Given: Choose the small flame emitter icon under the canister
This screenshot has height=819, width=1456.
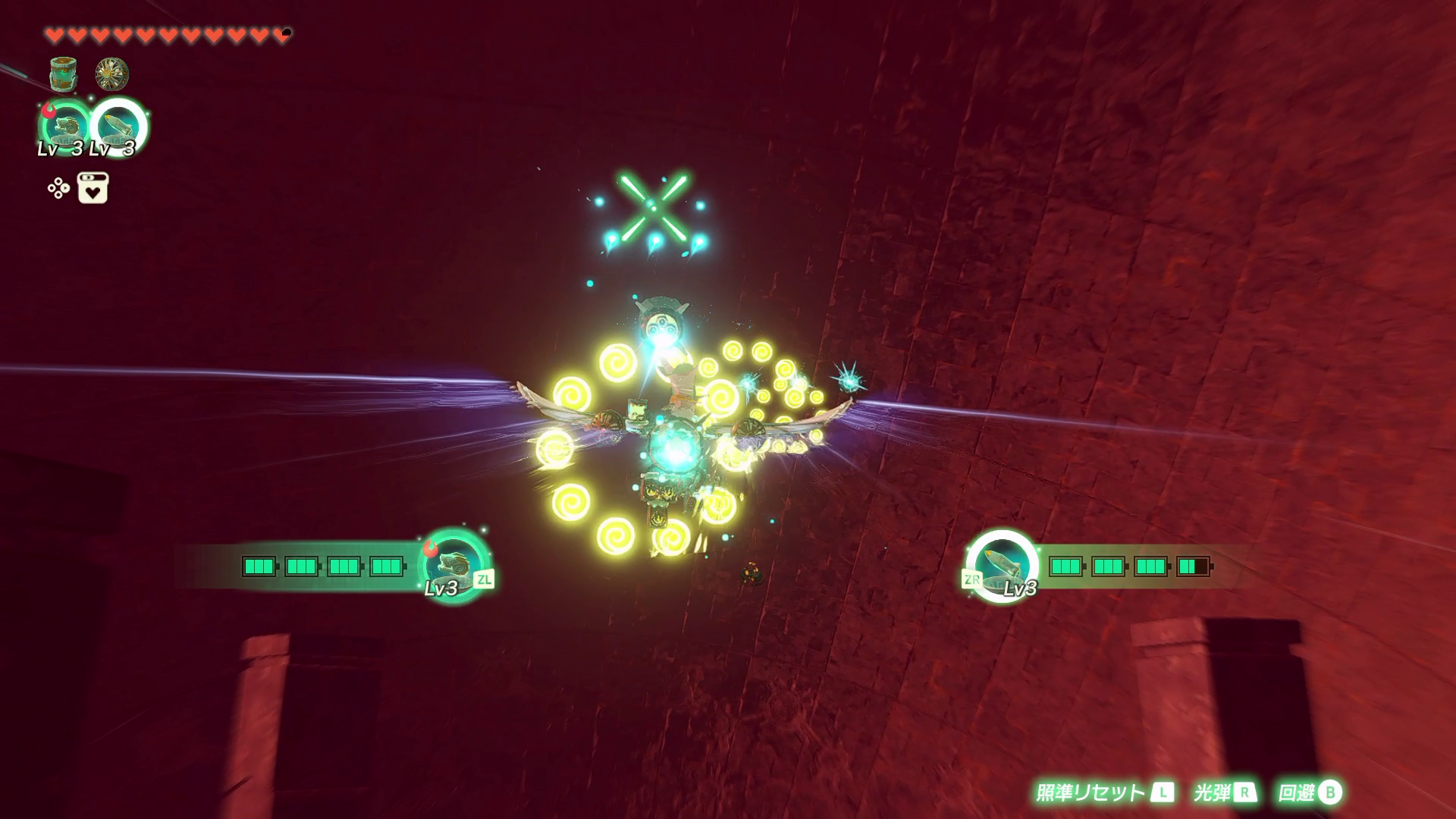Looking at the screenshot, I should point(63,125).
